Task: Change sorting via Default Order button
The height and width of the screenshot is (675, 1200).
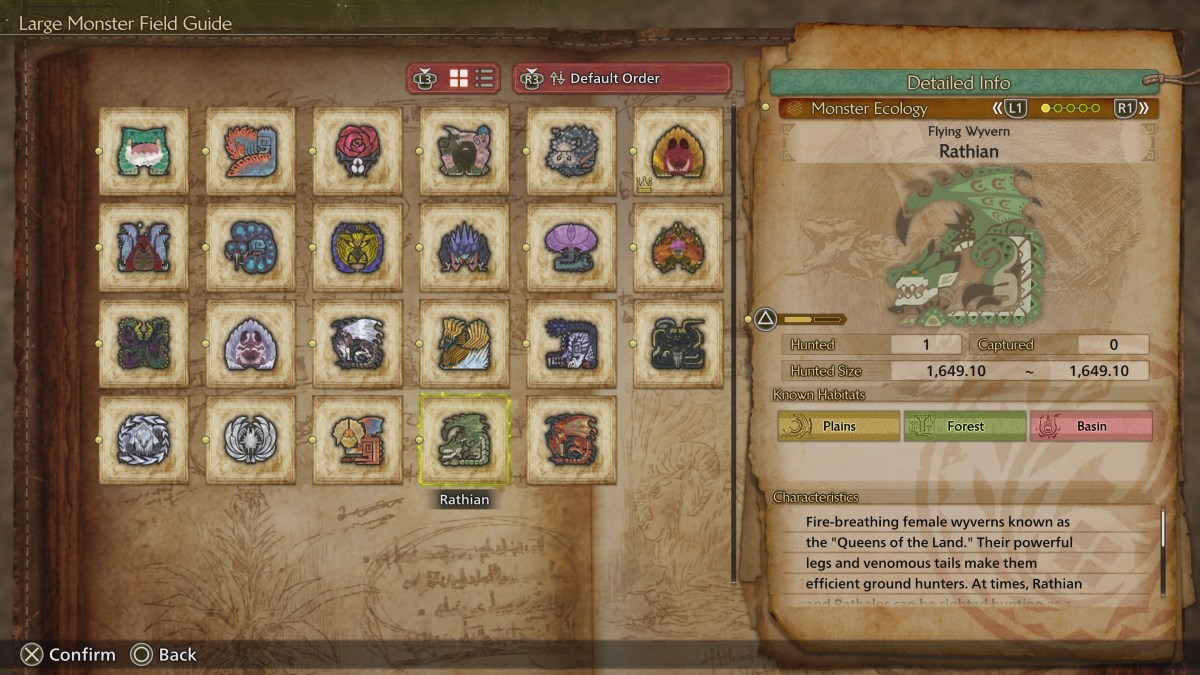Action: (x=621, y=78)
